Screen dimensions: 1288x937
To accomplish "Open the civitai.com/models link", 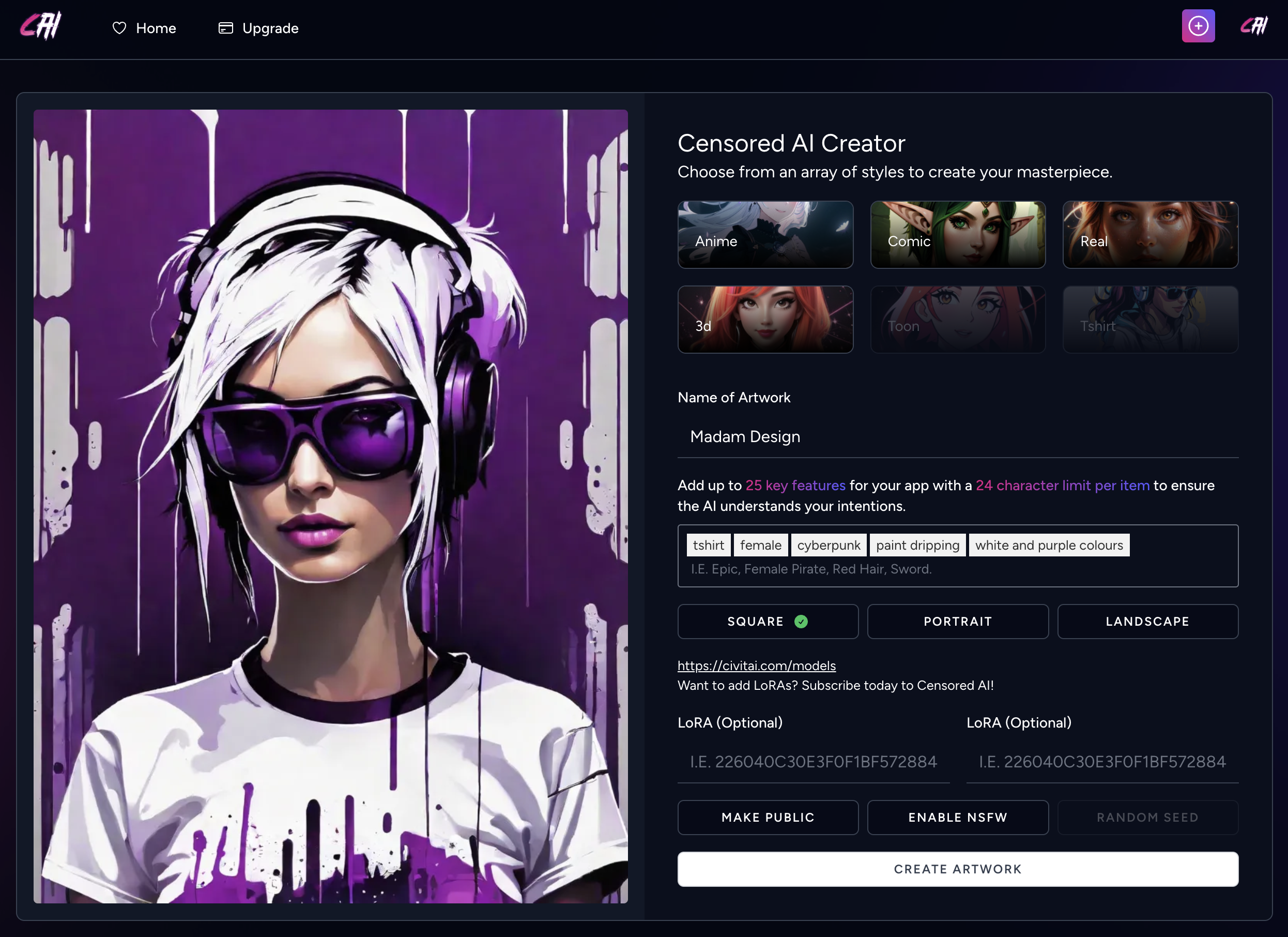I will [757, 666].
